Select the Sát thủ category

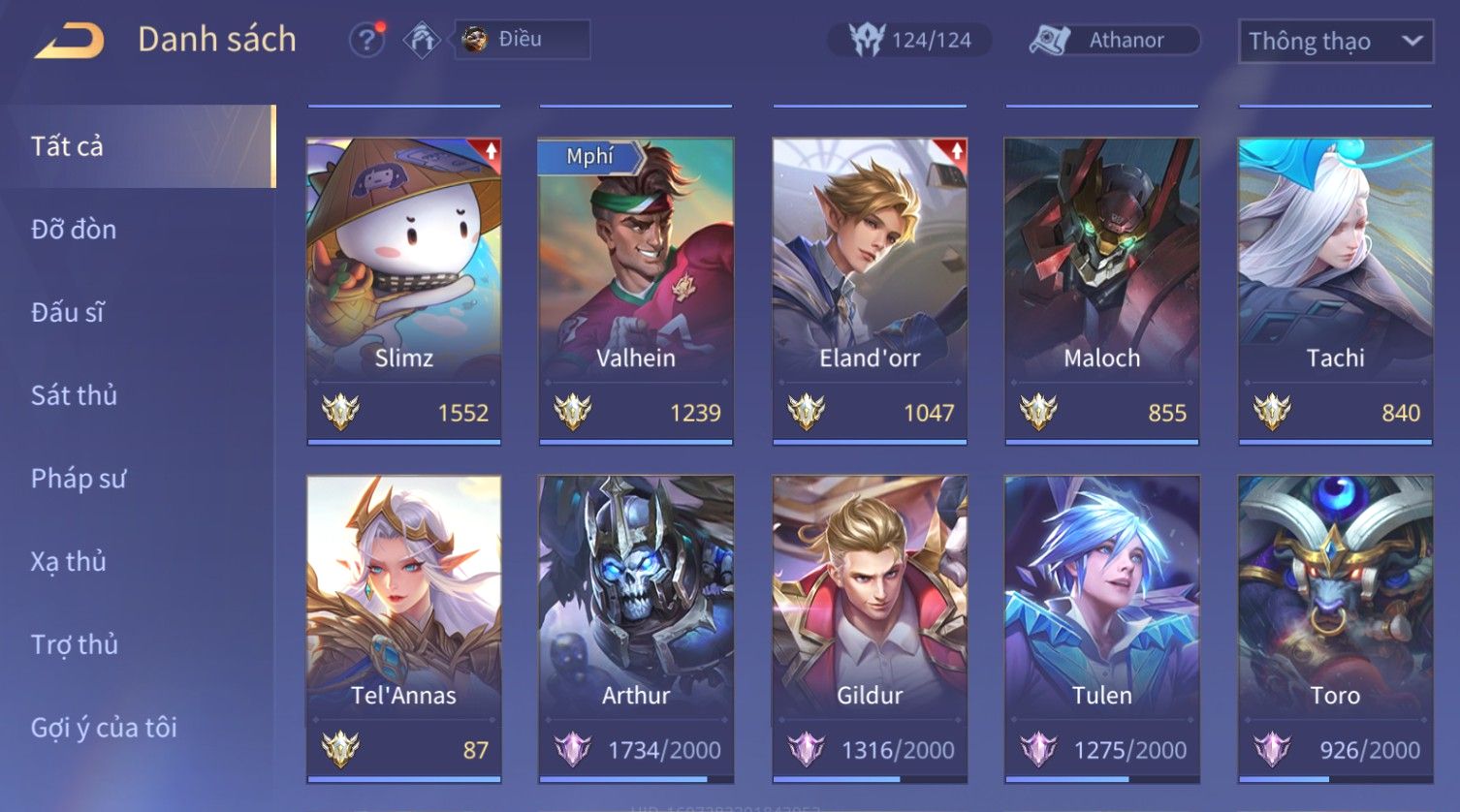74,395
